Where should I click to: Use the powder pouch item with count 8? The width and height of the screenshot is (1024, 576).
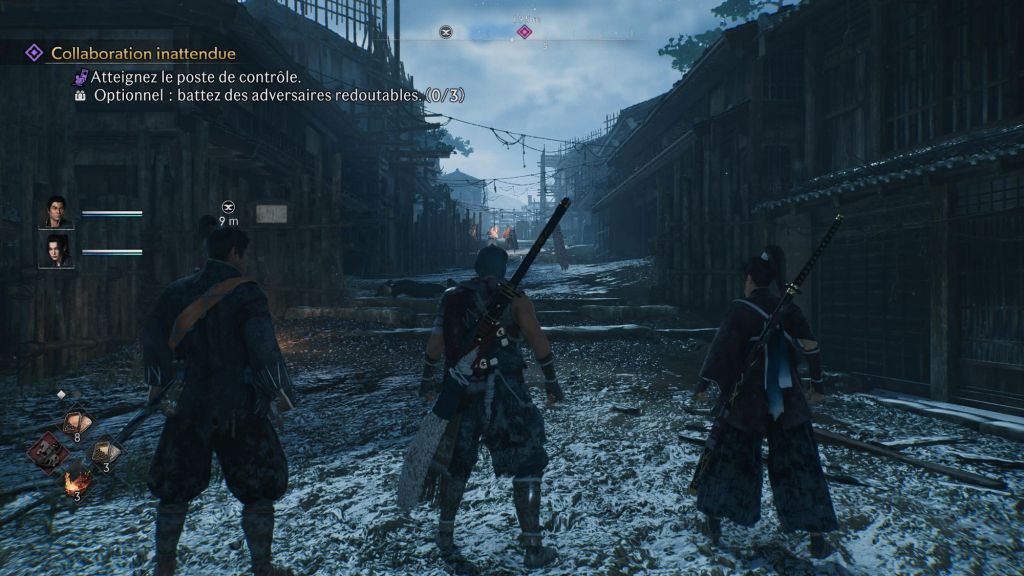click(x=74, y=423)
